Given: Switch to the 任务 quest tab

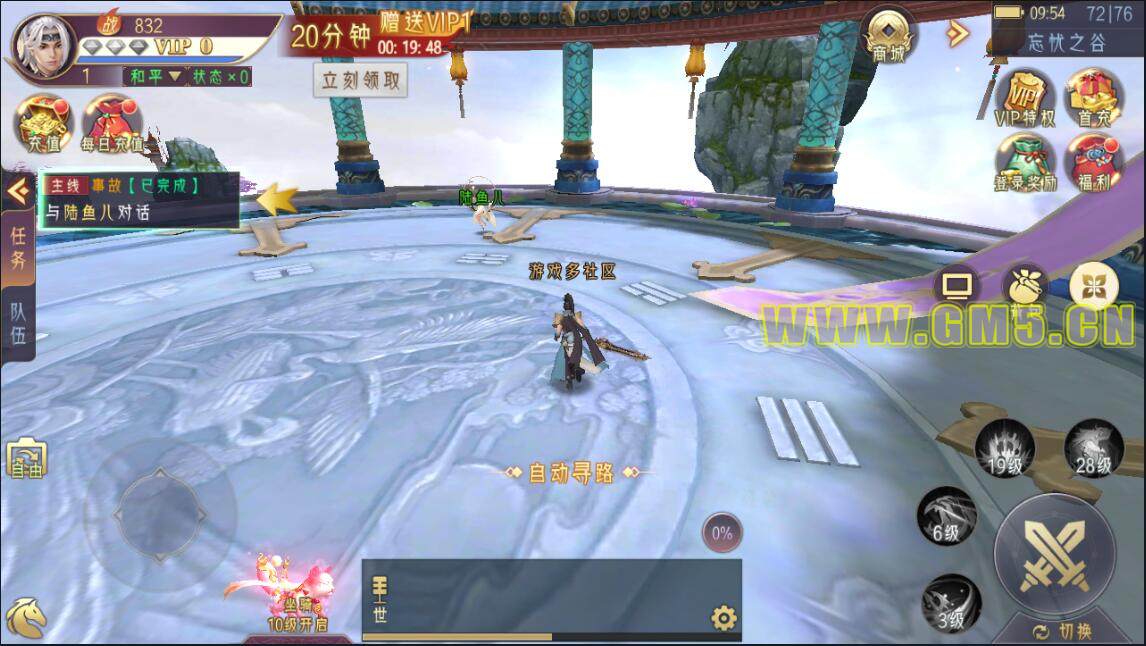Looking at the screenshot, I should click(x=18, y=248).
